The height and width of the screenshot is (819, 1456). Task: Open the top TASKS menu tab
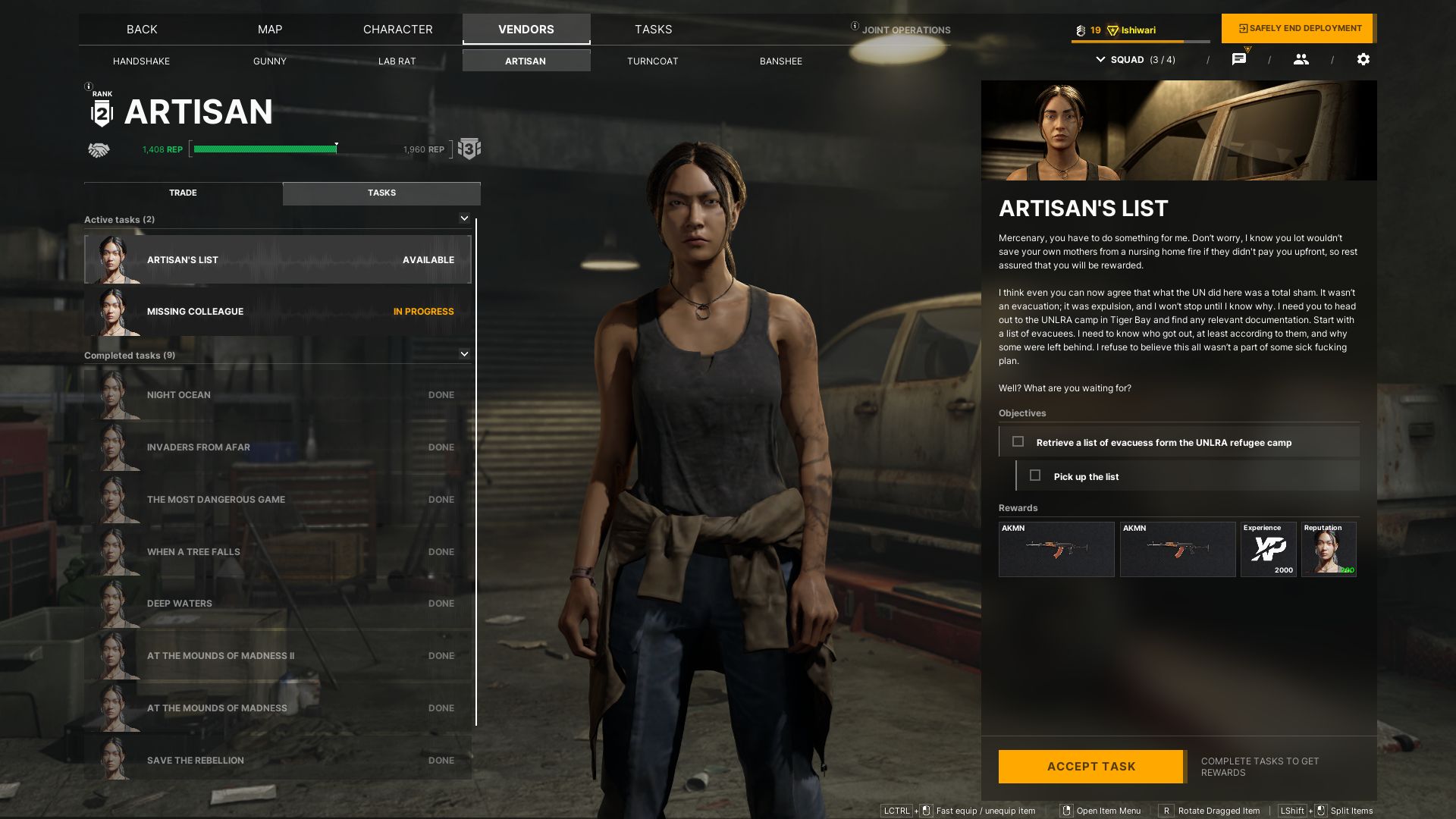point(653,30)
